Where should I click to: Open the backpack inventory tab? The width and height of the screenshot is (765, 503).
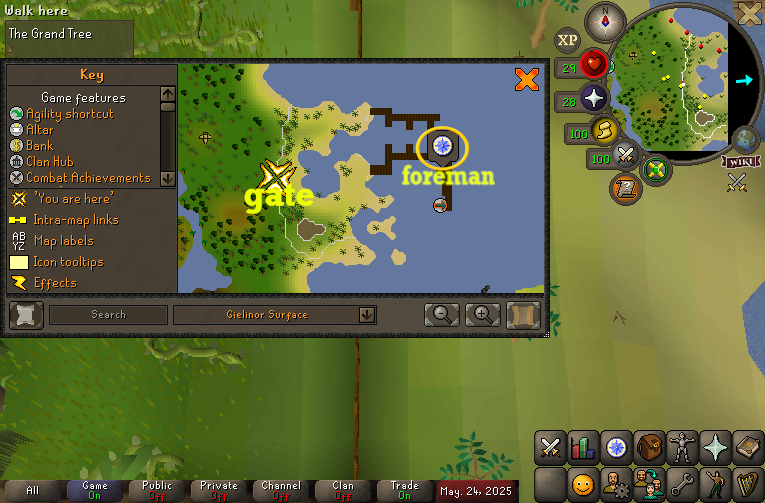pos(650,447)
